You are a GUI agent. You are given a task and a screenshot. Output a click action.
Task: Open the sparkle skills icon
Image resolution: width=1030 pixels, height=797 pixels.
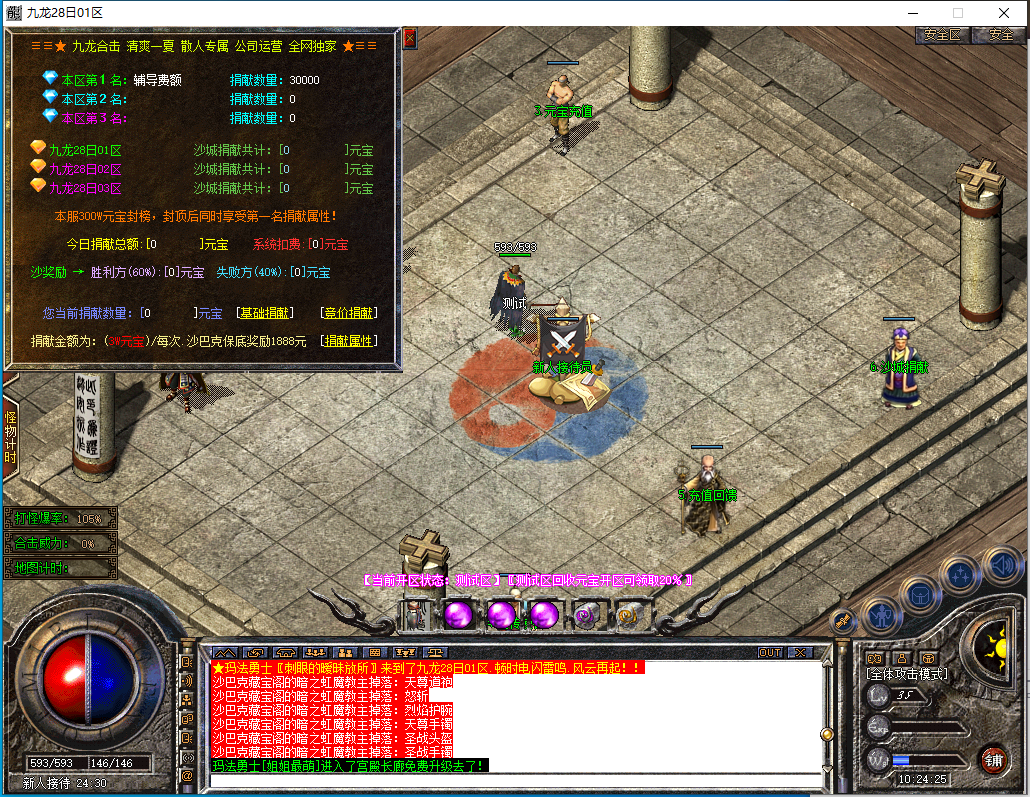pos(960,574)
